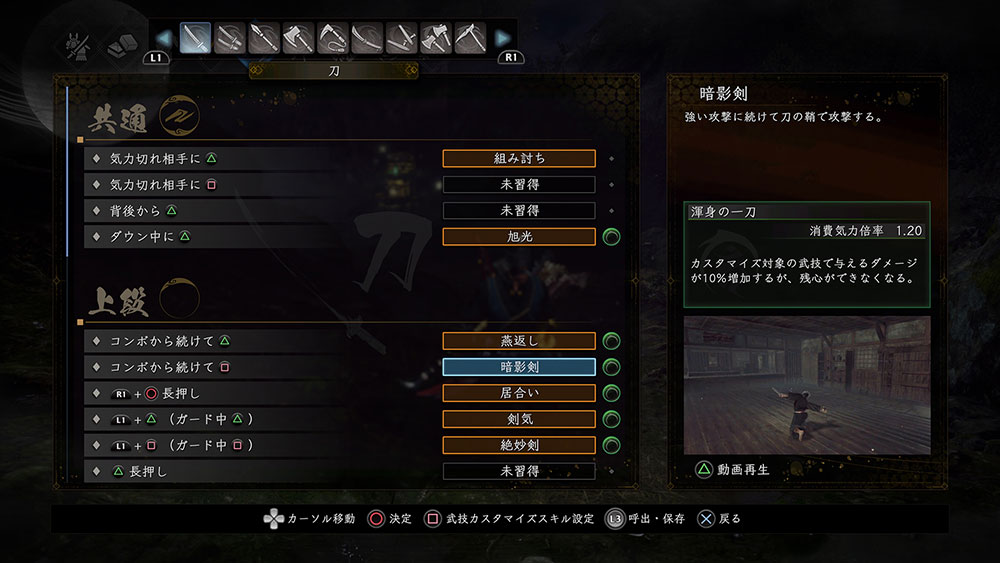Switch to the kusarigama tab
Image resolution: width=1000 pixels, height=563 pixels.
point(332,38)
